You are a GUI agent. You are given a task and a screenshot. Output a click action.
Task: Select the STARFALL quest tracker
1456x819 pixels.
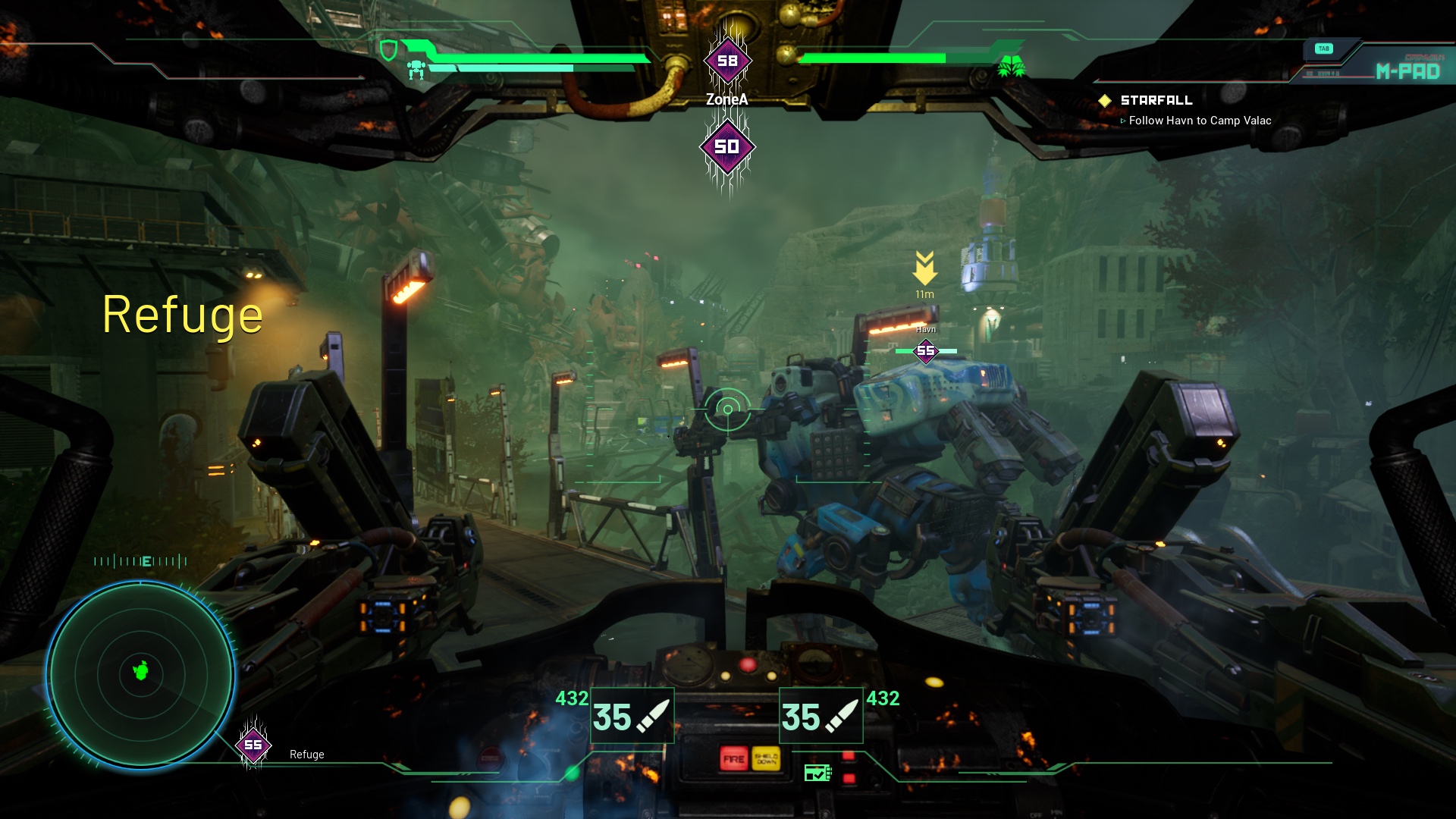click(x=1156, y=100)
